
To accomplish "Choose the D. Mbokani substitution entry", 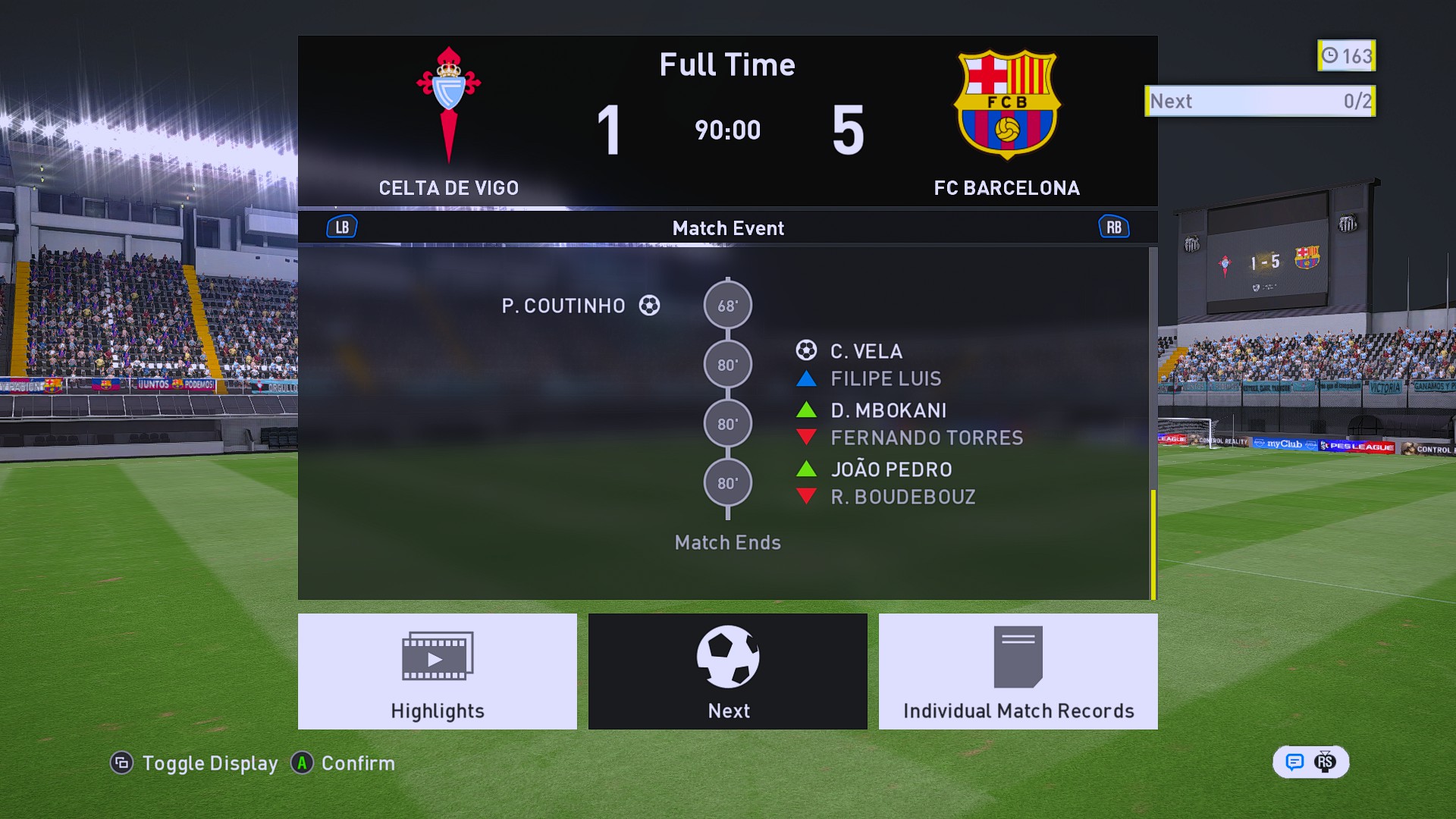I will (888, 410).
